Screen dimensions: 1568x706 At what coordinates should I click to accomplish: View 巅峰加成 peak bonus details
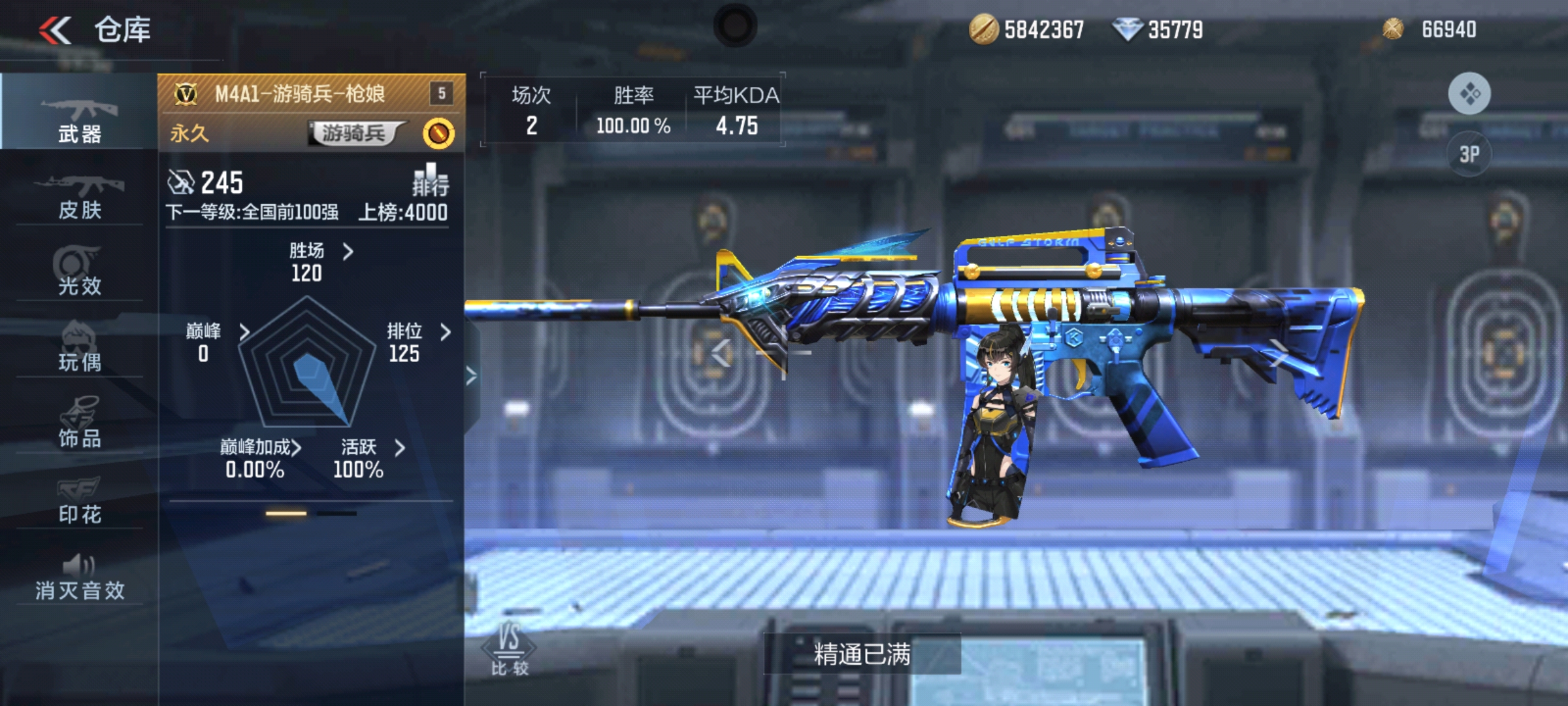tap(259, 458)
